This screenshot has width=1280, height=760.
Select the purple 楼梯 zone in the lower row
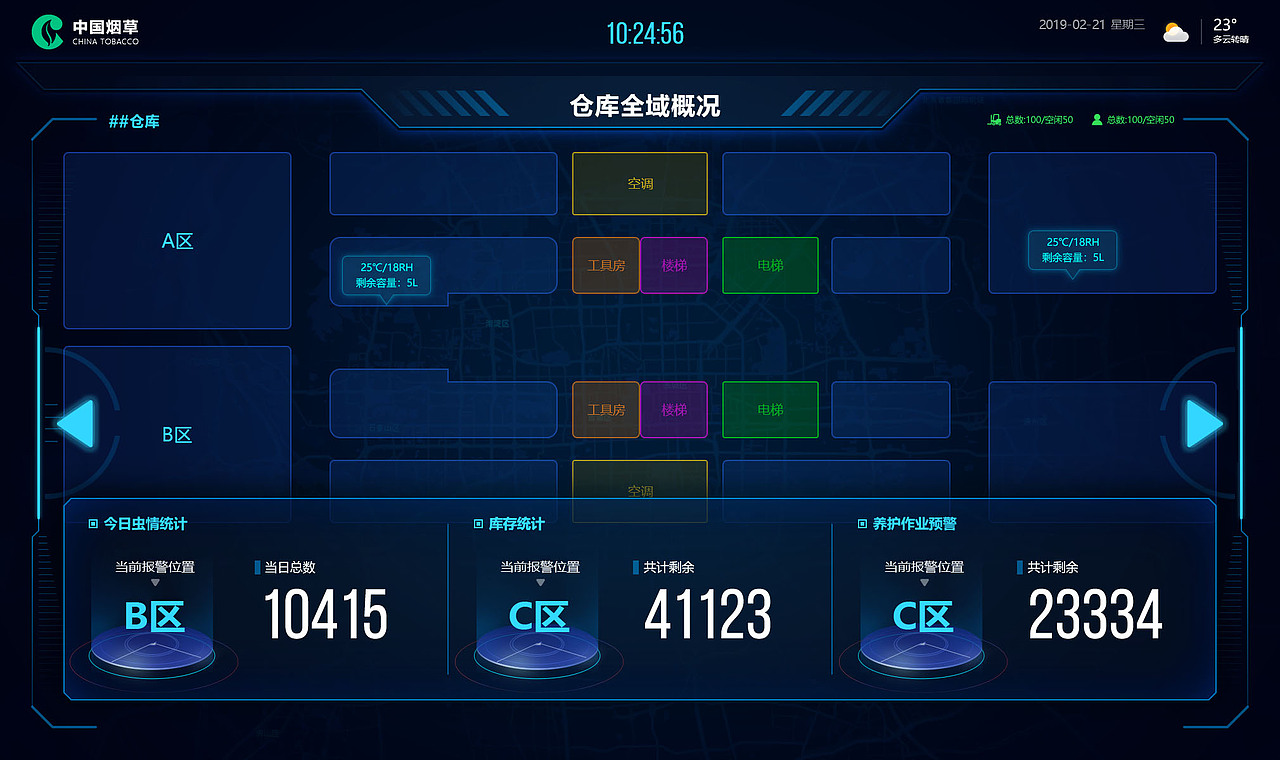point(674,409)
